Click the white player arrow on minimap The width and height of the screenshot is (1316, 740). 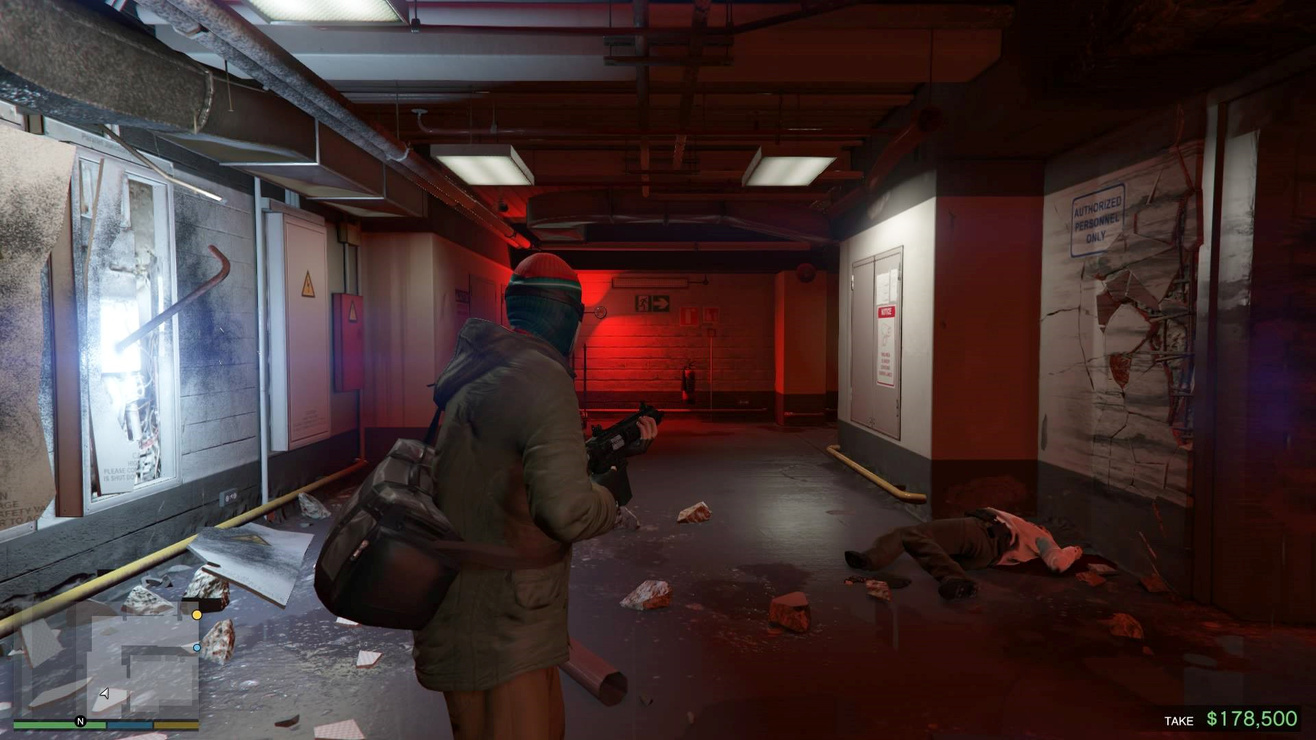pyautogui.click(x=105, y=693)
